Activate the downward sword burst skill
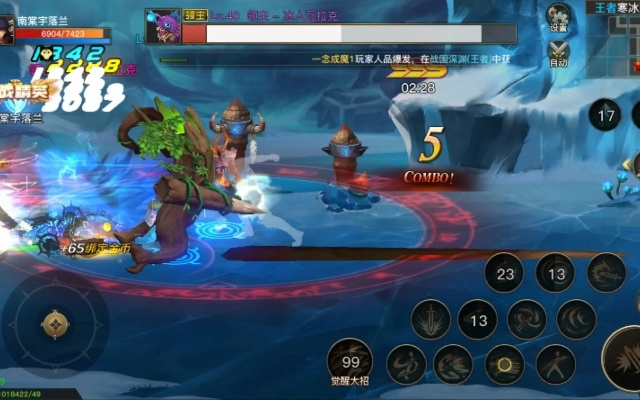This screenshot has width=640, height=400. coord(430,320)
